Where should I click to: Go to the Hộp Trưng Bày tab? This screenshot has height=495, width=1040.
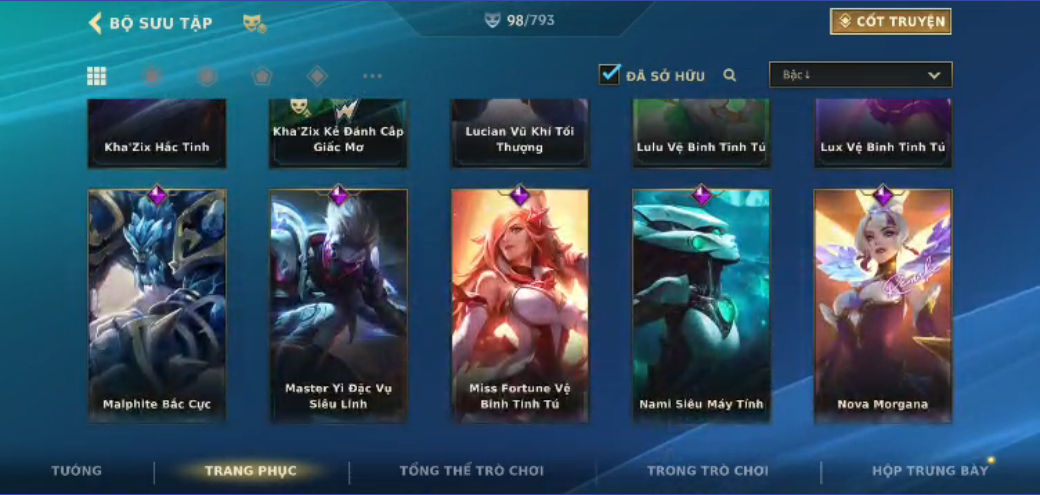pyautogui.click(x=930, y=471)
